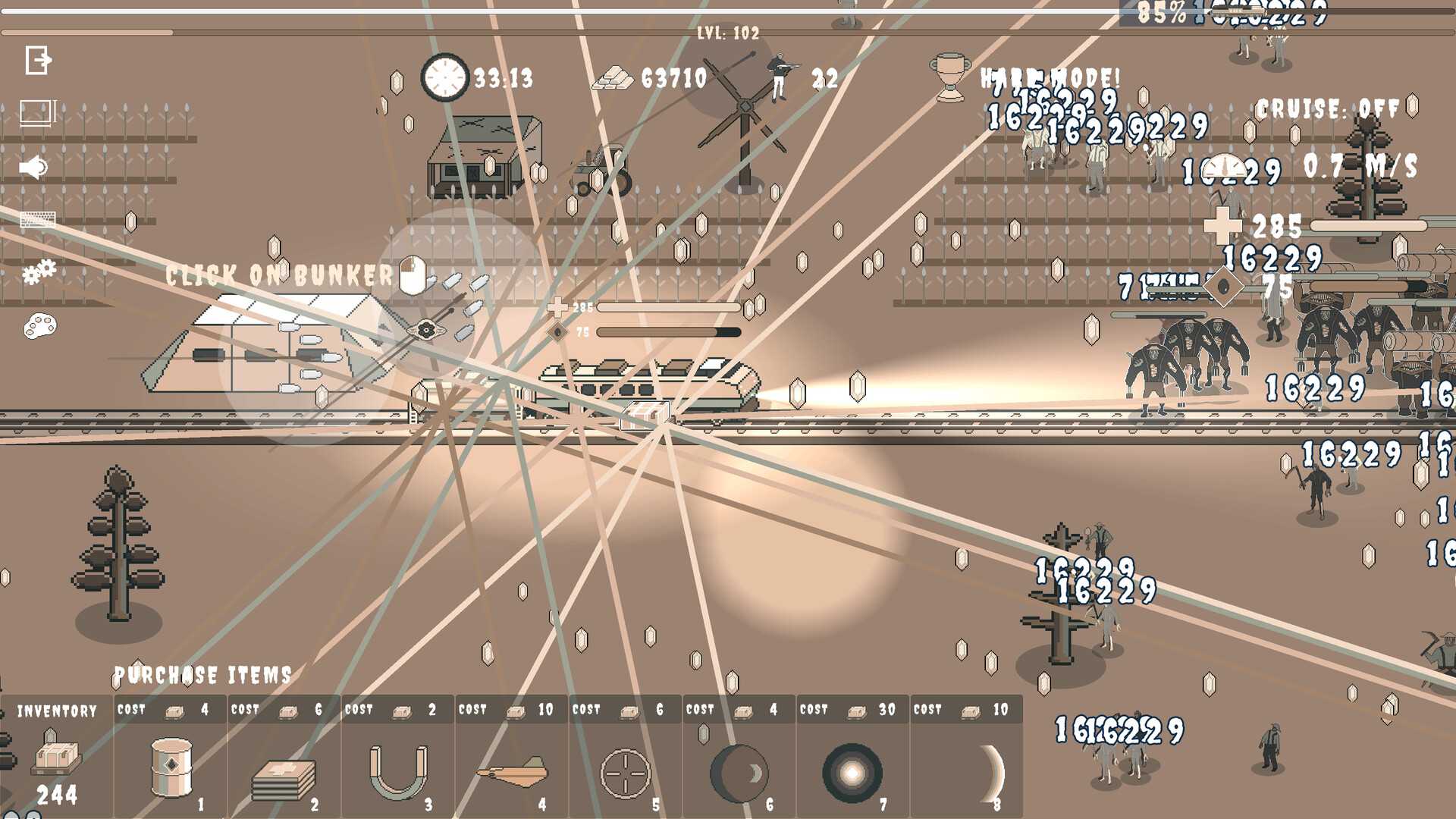Toggle sound with the speaker icon
Screen dimensions: 1456x819
(34, 167)
